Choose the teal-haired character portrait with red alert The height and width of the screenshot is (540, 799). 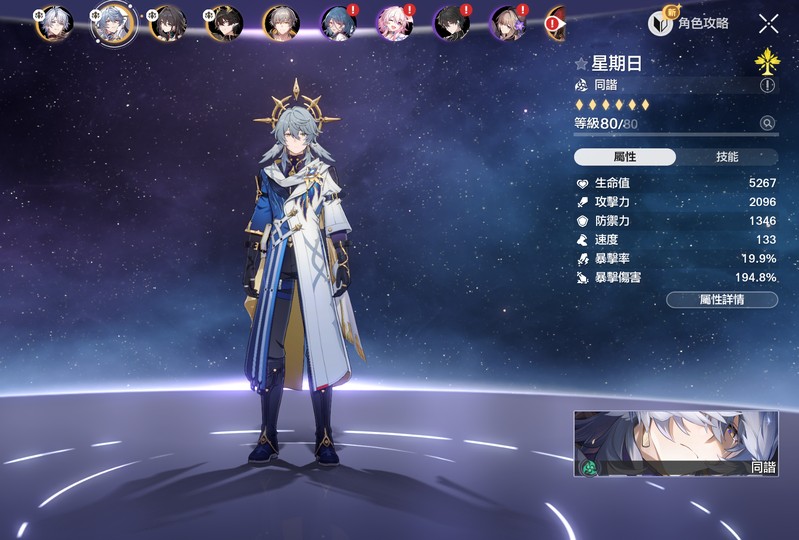tap(337, 23)
